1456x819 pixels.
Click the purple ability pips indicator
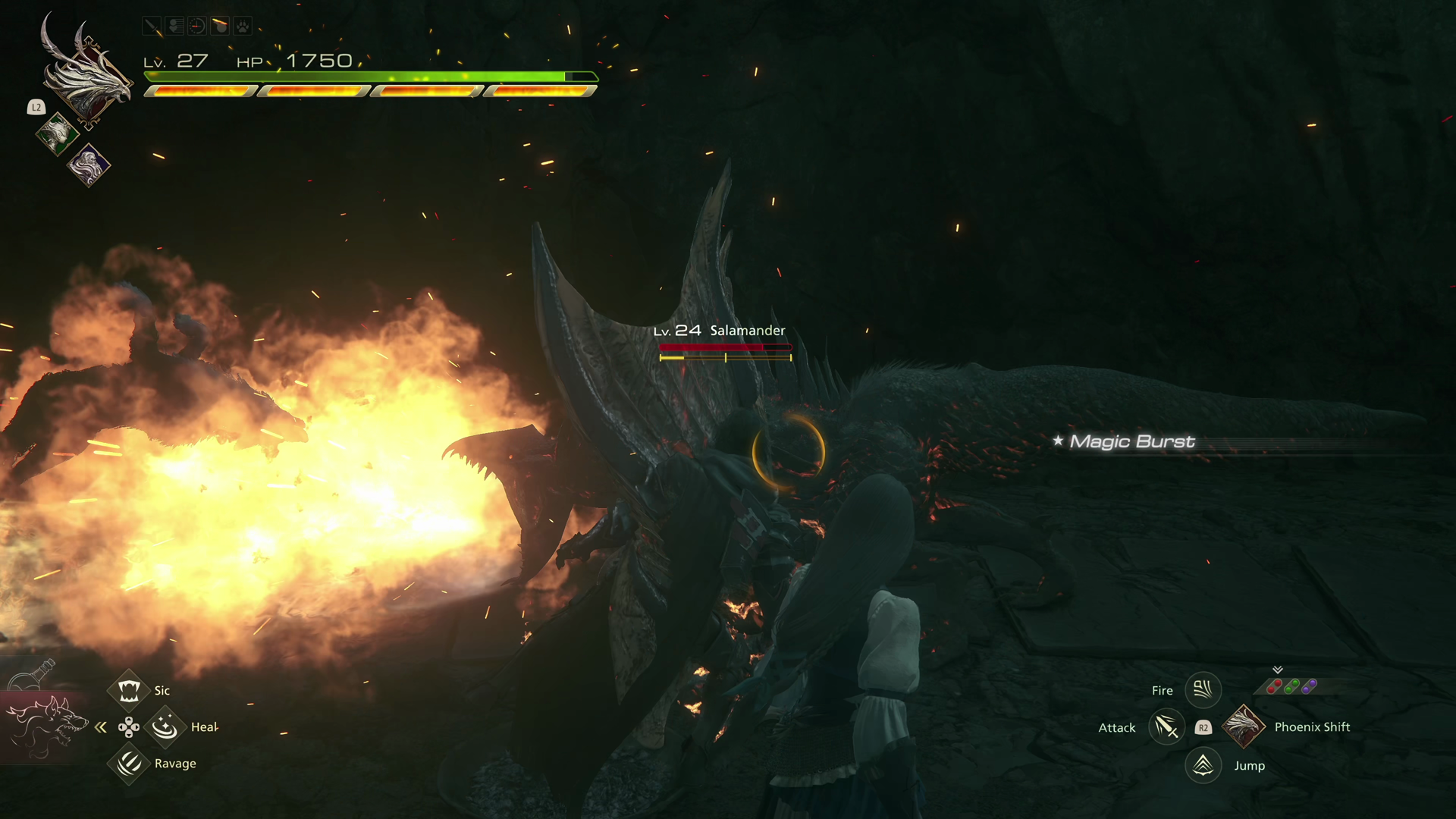1309,686
